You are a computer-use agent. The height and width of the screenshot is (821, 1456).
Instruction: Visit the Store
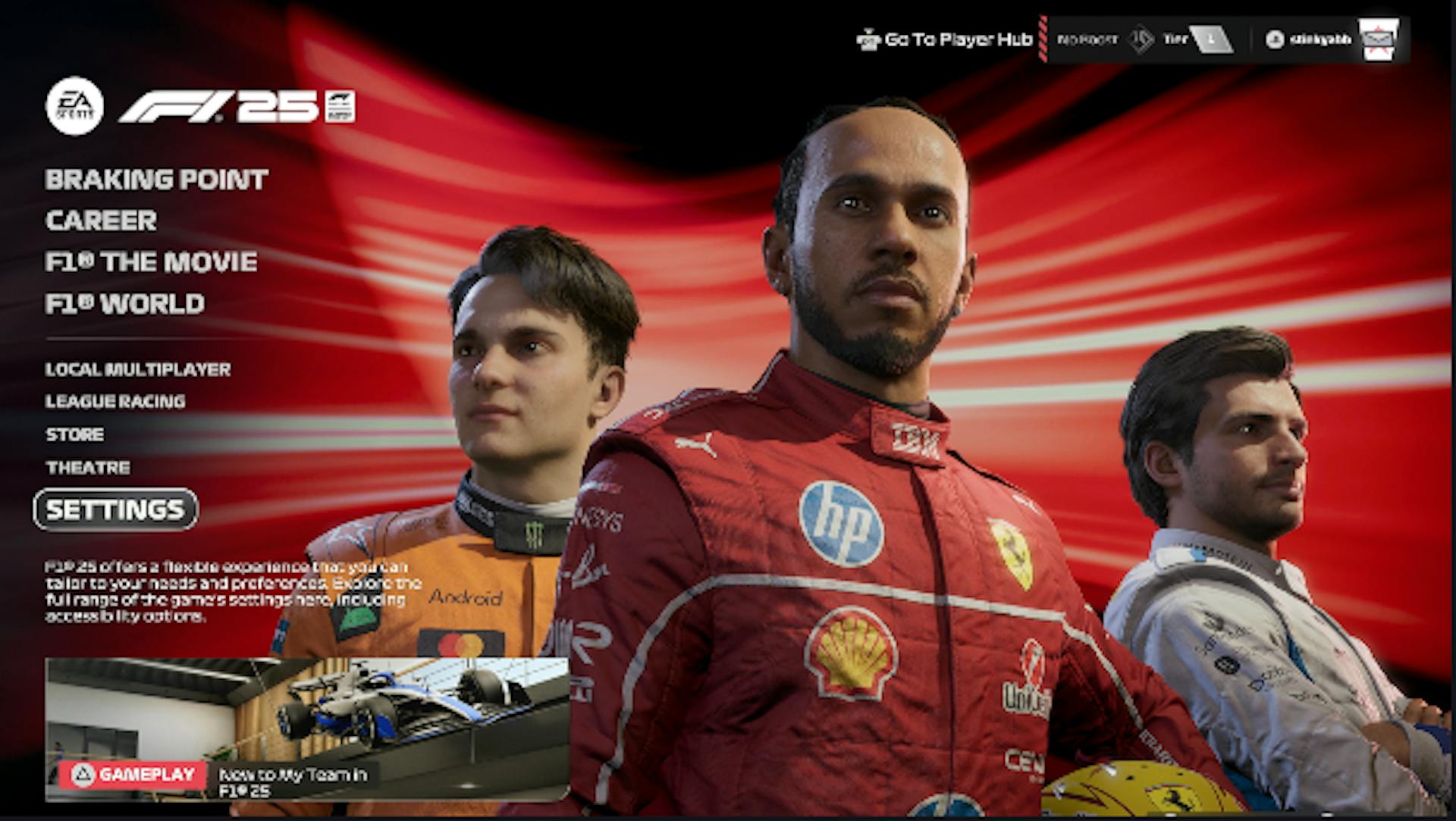point(74,434)
